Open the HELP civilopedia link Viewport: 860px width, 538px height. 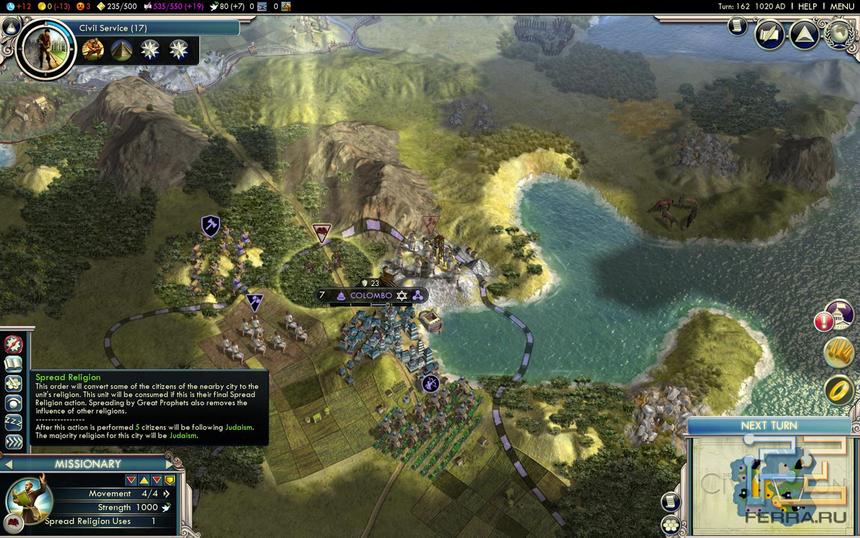[x=807, y=6]
